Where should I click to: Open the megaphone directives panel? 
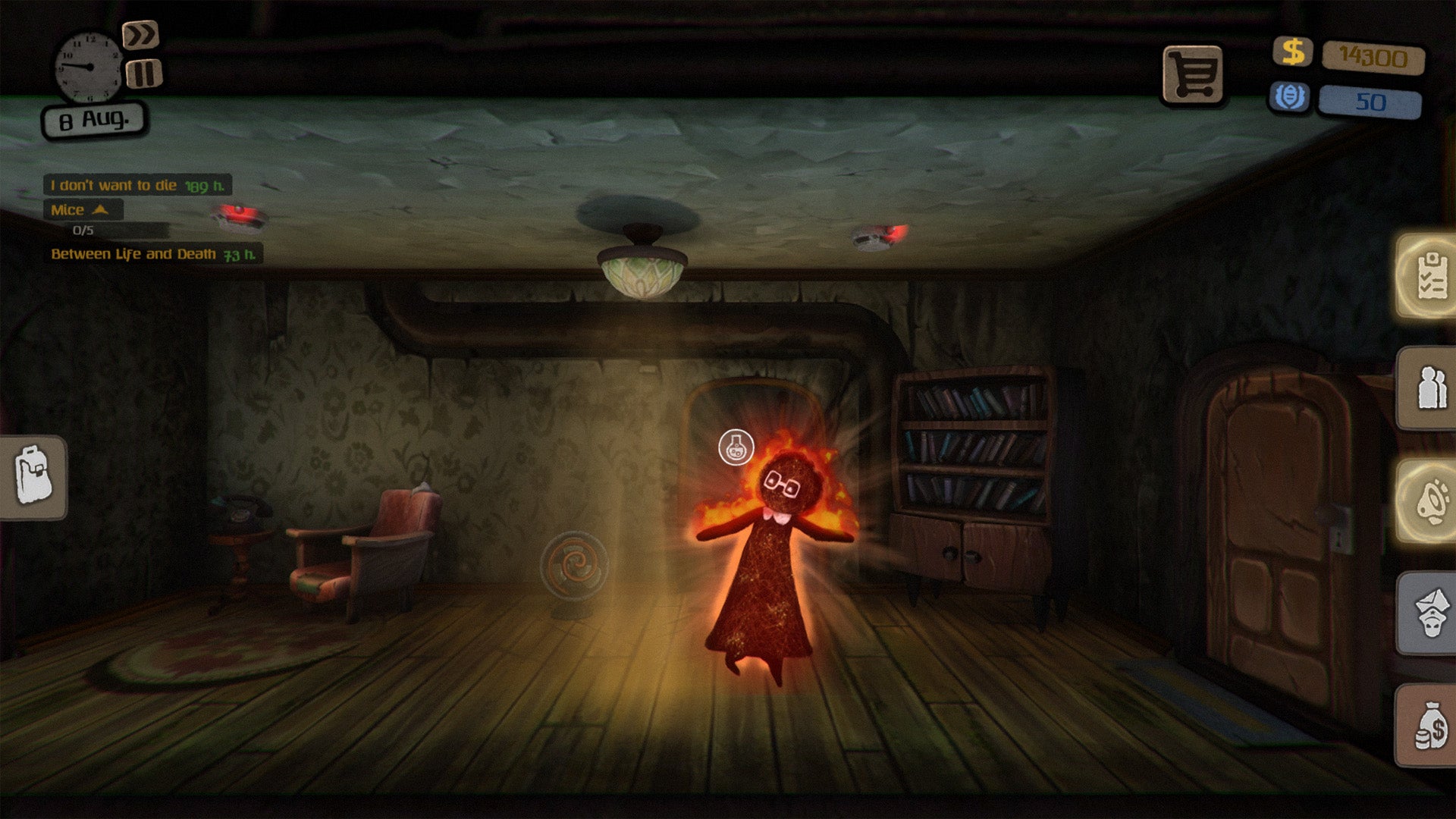[1429, 500]
